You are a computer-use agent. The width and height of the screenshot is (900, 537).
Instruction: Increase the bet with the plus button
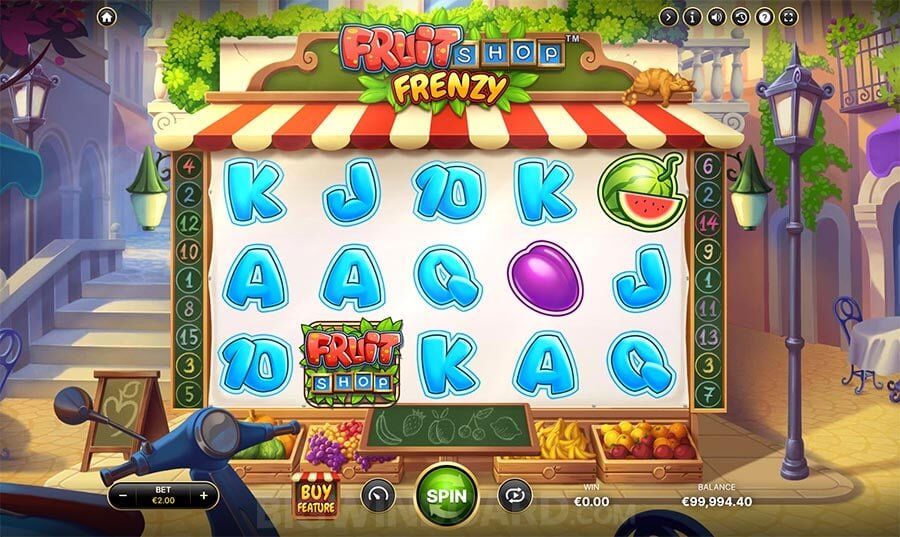coord(204,495)
